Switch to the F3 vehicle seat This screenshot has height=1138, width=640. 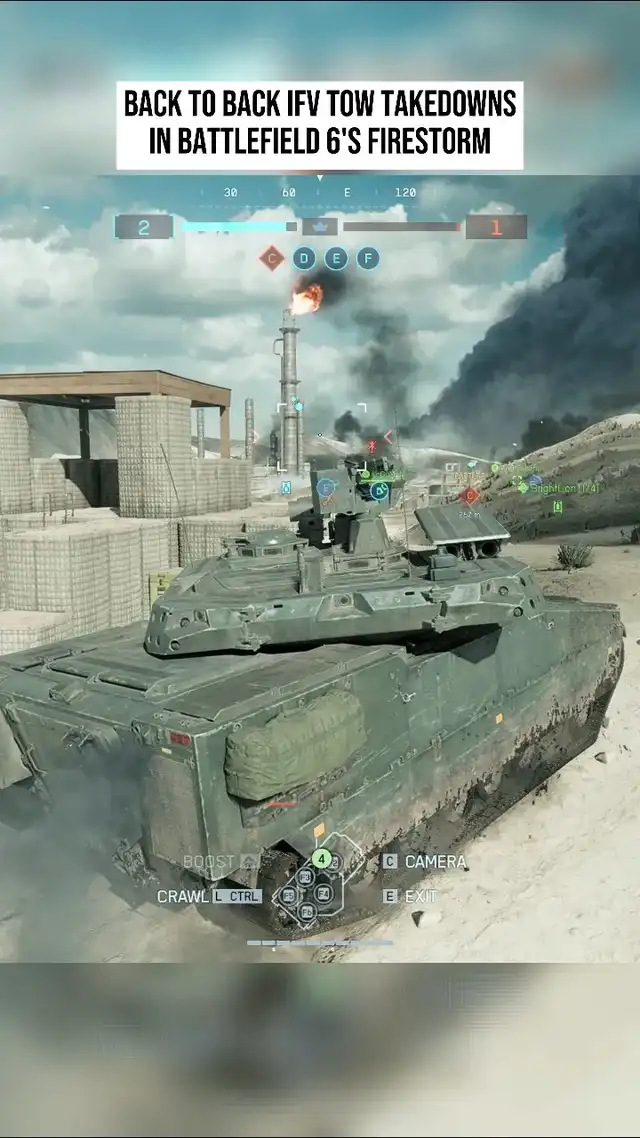click(x=305, y=876)
